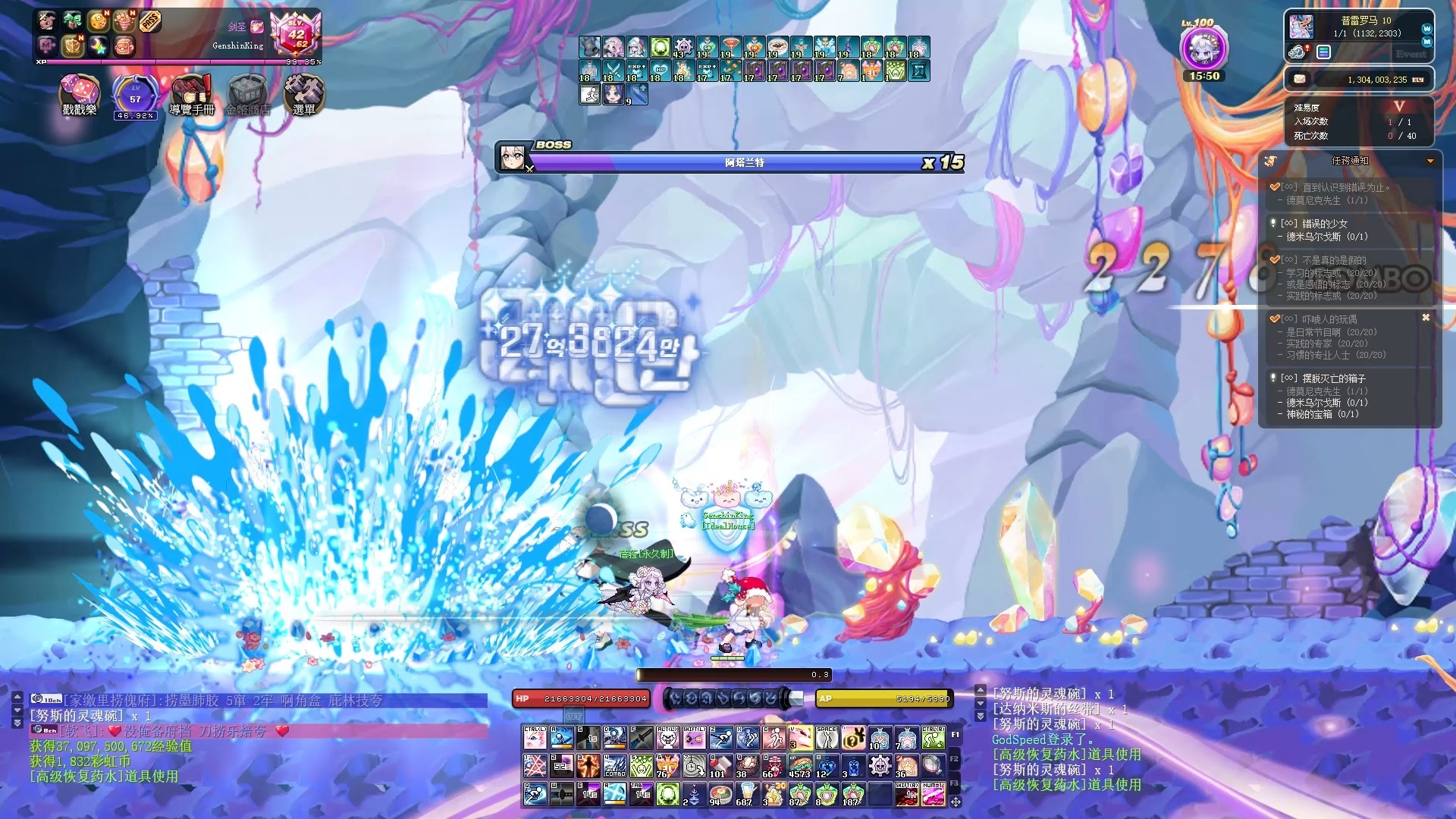Image resolution: width=1456 pixels, height=819 pixels.
Task: Open the green gift box icon
Action: tap(73, 21)
